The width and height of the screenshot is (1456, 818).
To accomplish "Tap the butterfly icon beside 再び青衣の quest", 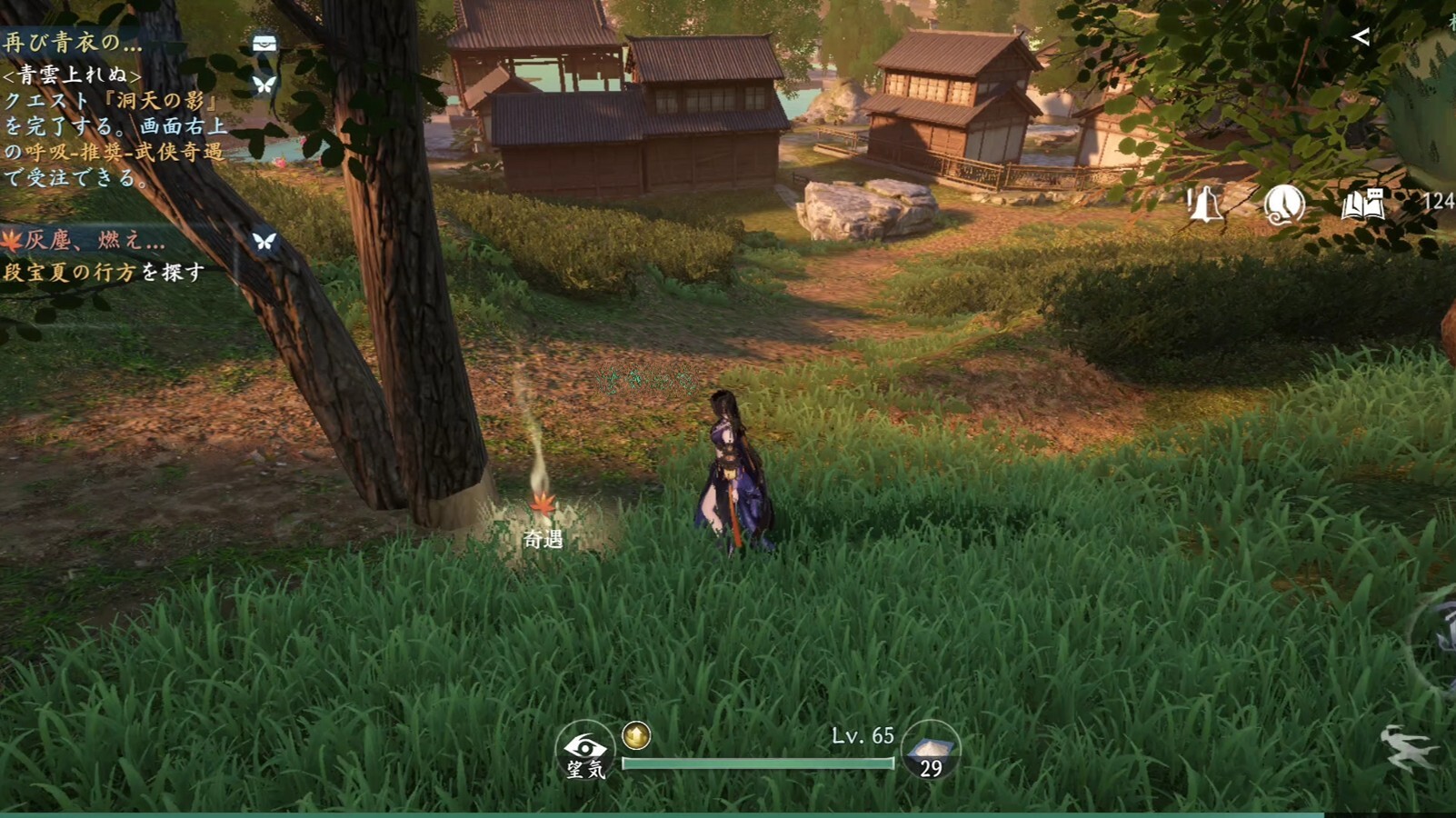I will click(264, 85).
